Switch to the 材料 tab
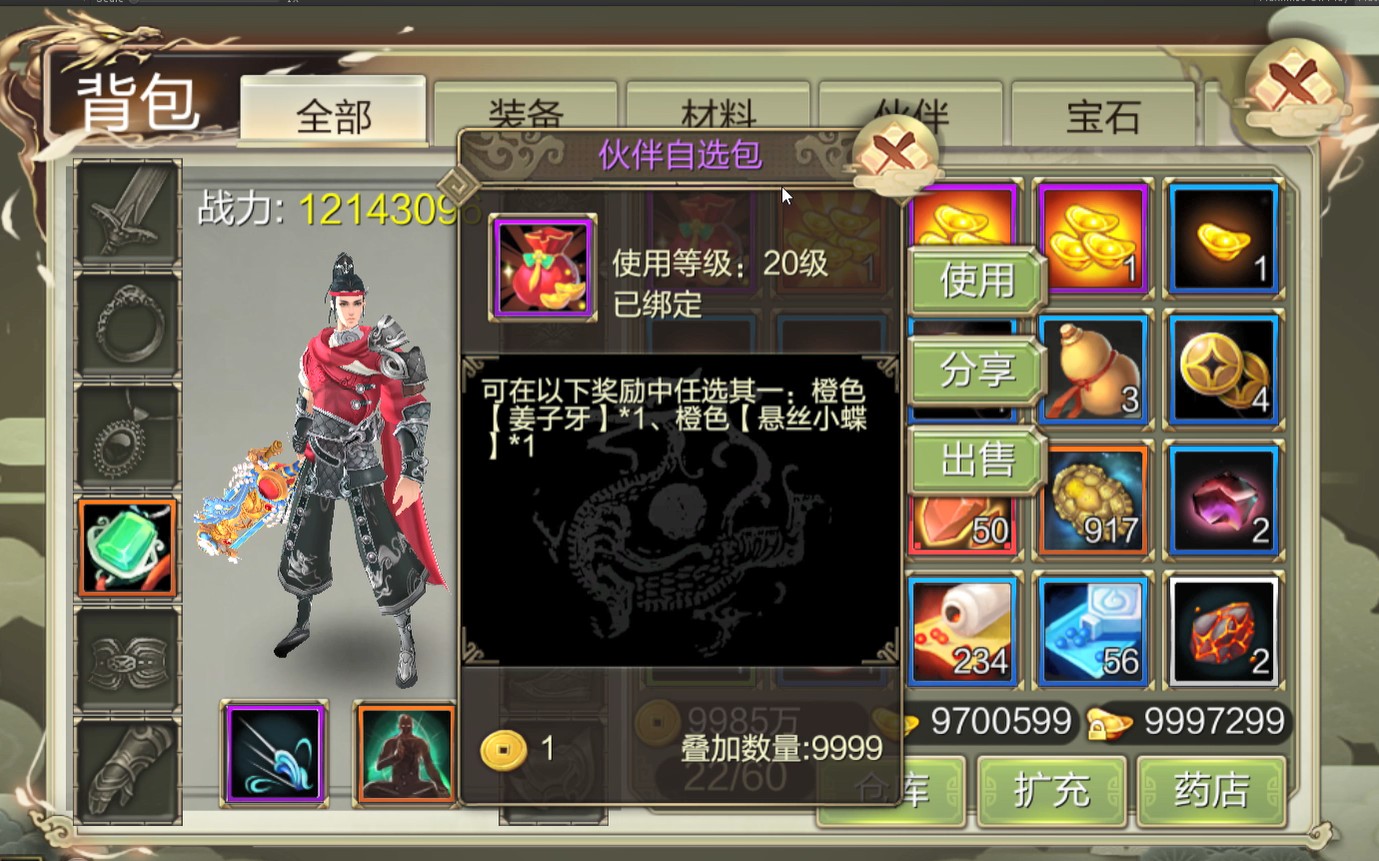1379x861 pixels. pyautogui.click(x=718, y=113)
